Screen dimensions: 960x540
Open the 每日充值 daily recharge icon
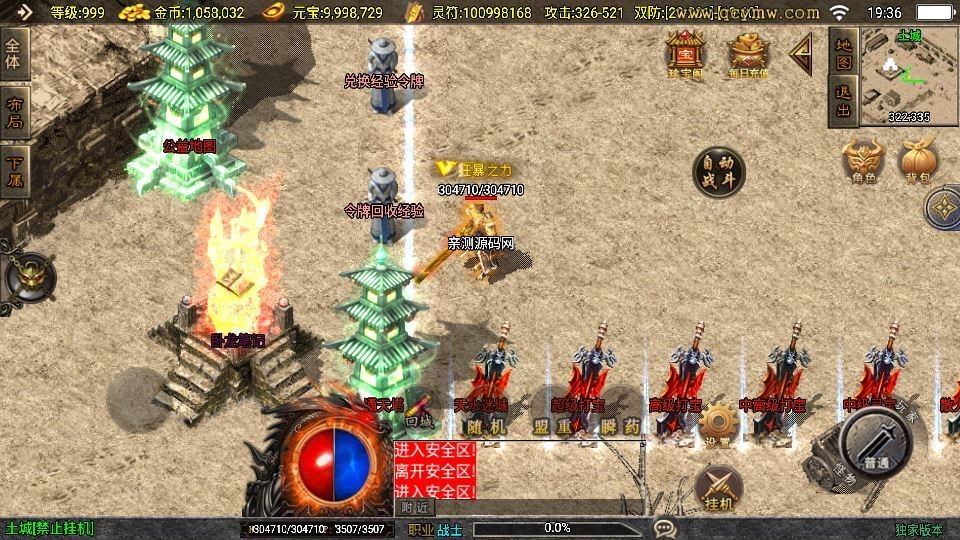tap(748, 54)
